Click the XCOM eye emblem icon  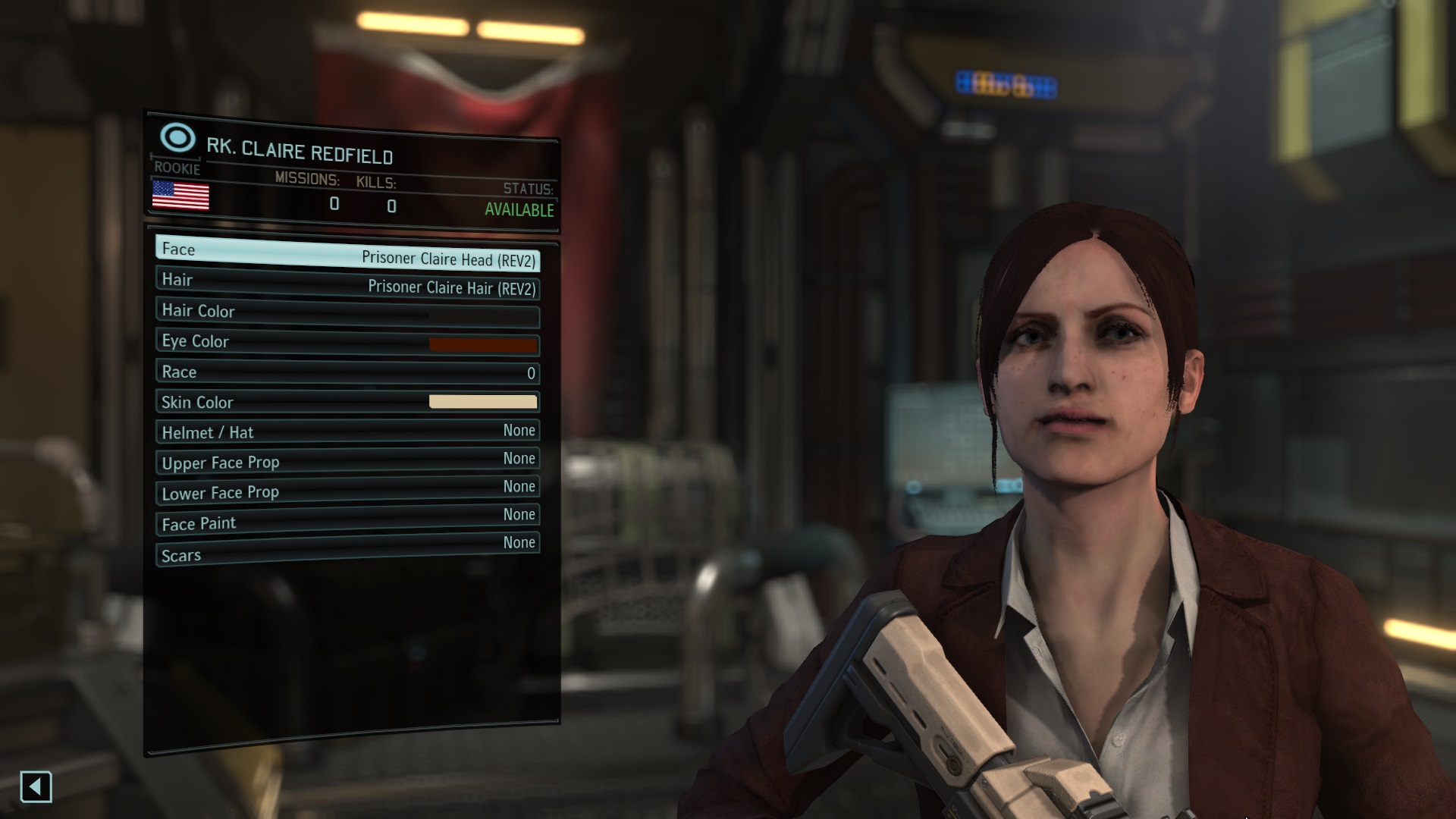click(177, 139)
